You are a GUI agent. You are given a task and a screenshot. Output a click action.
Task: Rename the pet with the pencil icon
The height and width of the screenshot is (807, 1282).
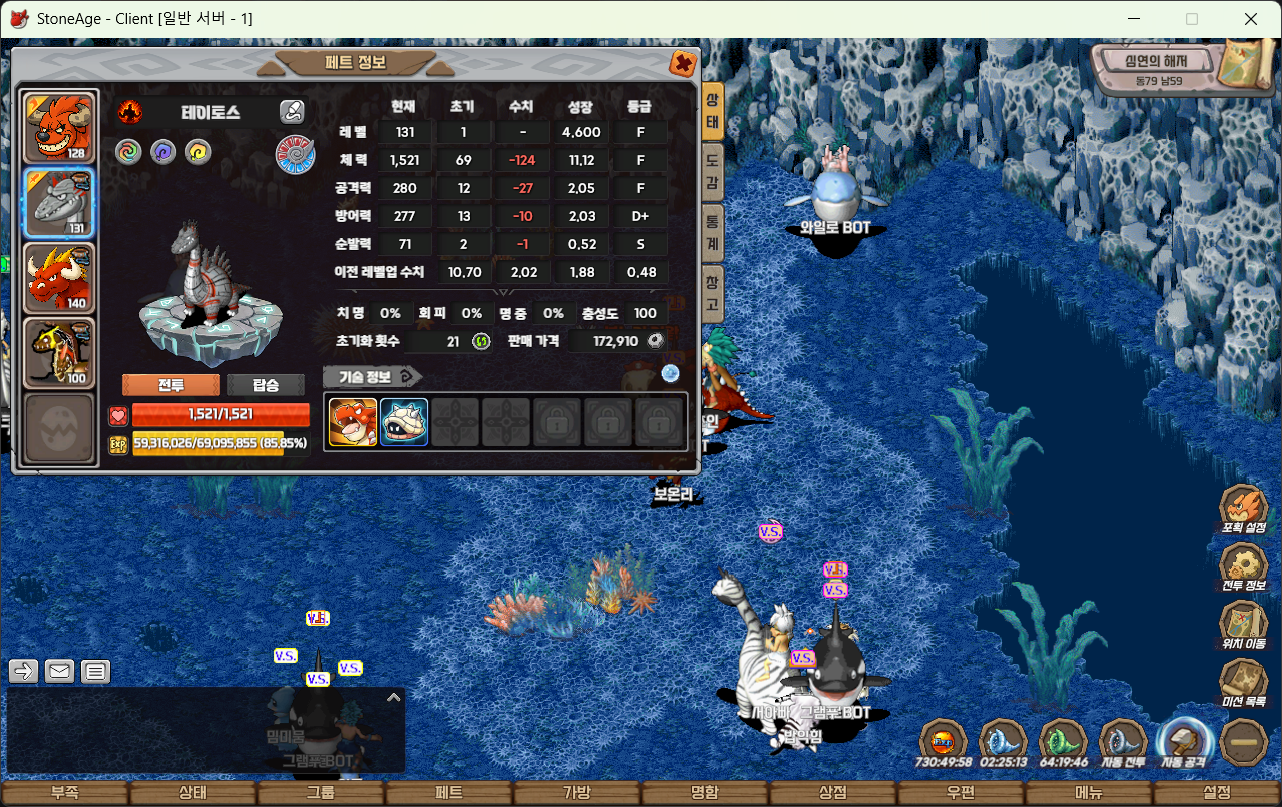pos(291,111)
